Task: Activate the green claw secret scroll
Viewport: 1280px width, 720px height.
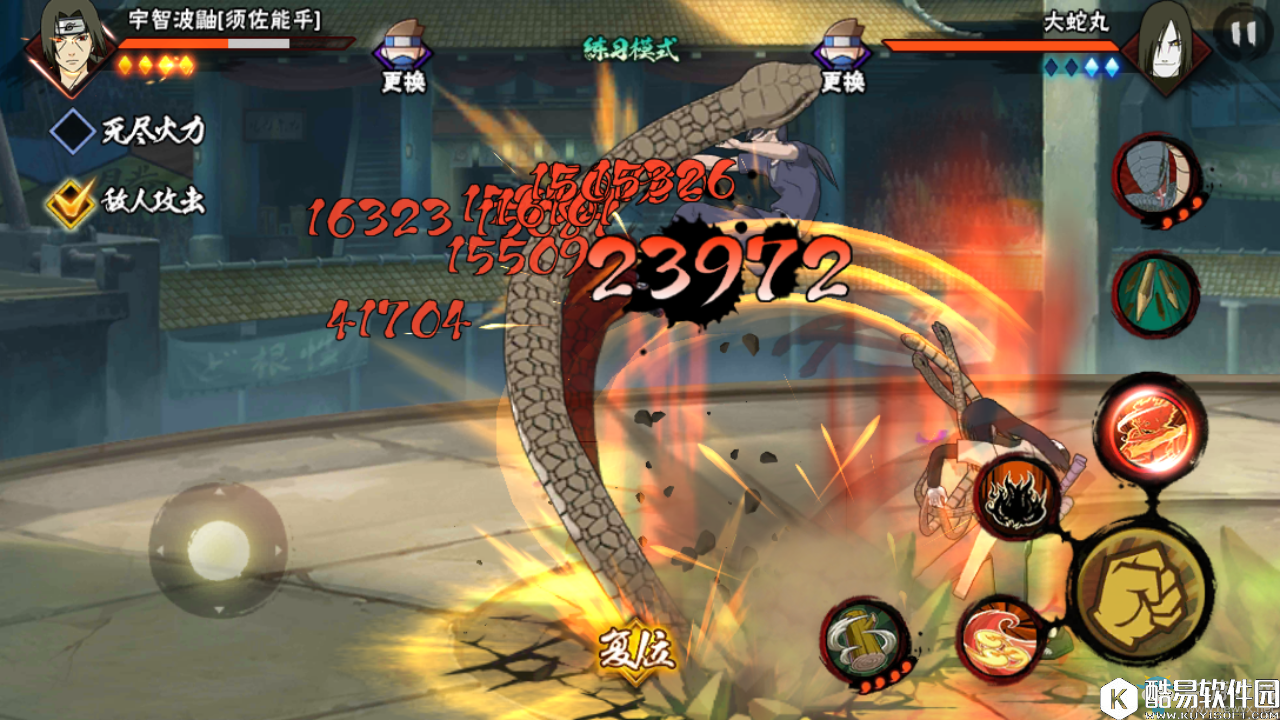Action: pos(1155,295)
